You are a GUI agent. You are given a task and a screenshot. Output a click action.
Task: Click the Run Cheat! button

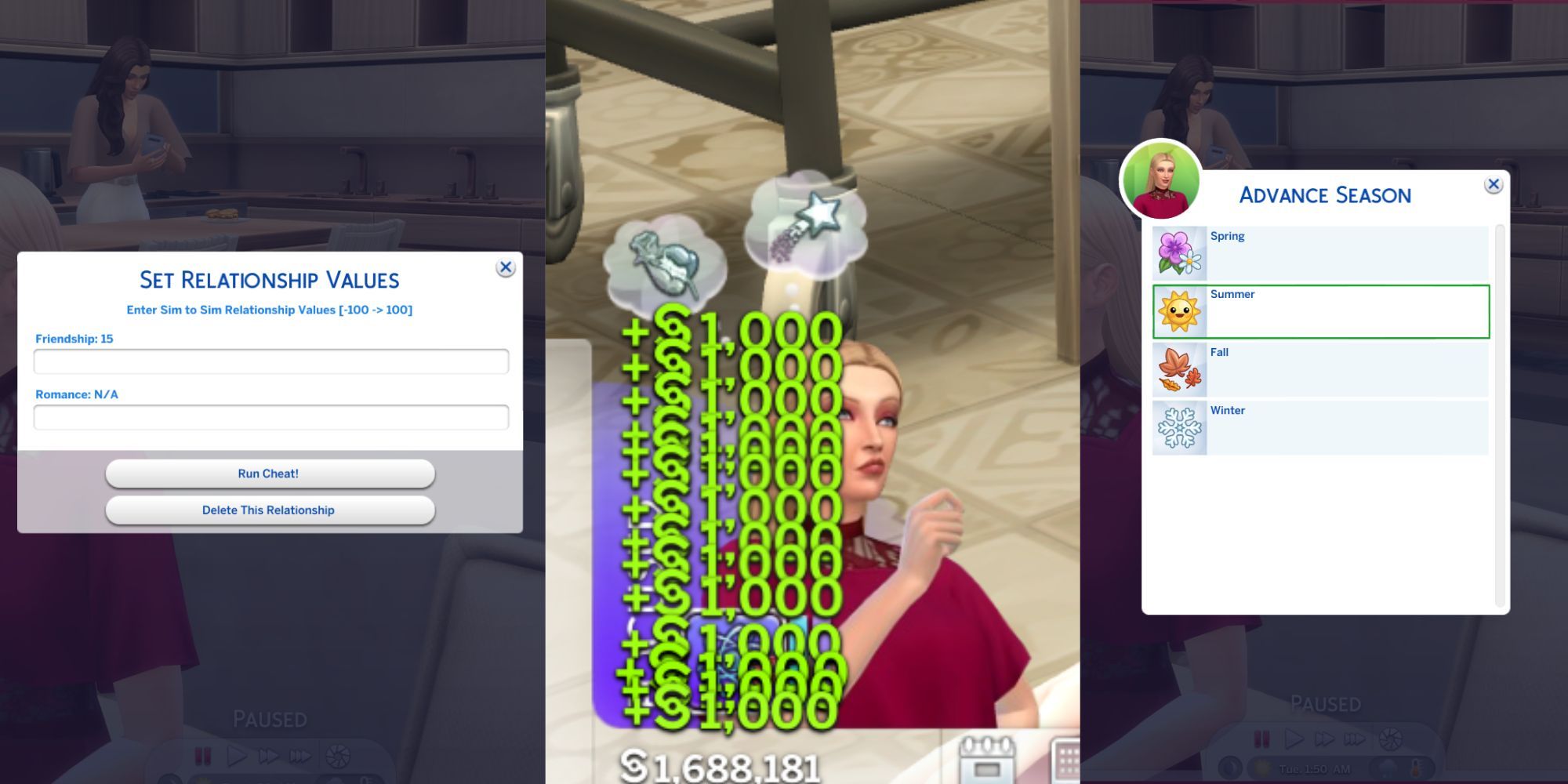pos(270,473)
